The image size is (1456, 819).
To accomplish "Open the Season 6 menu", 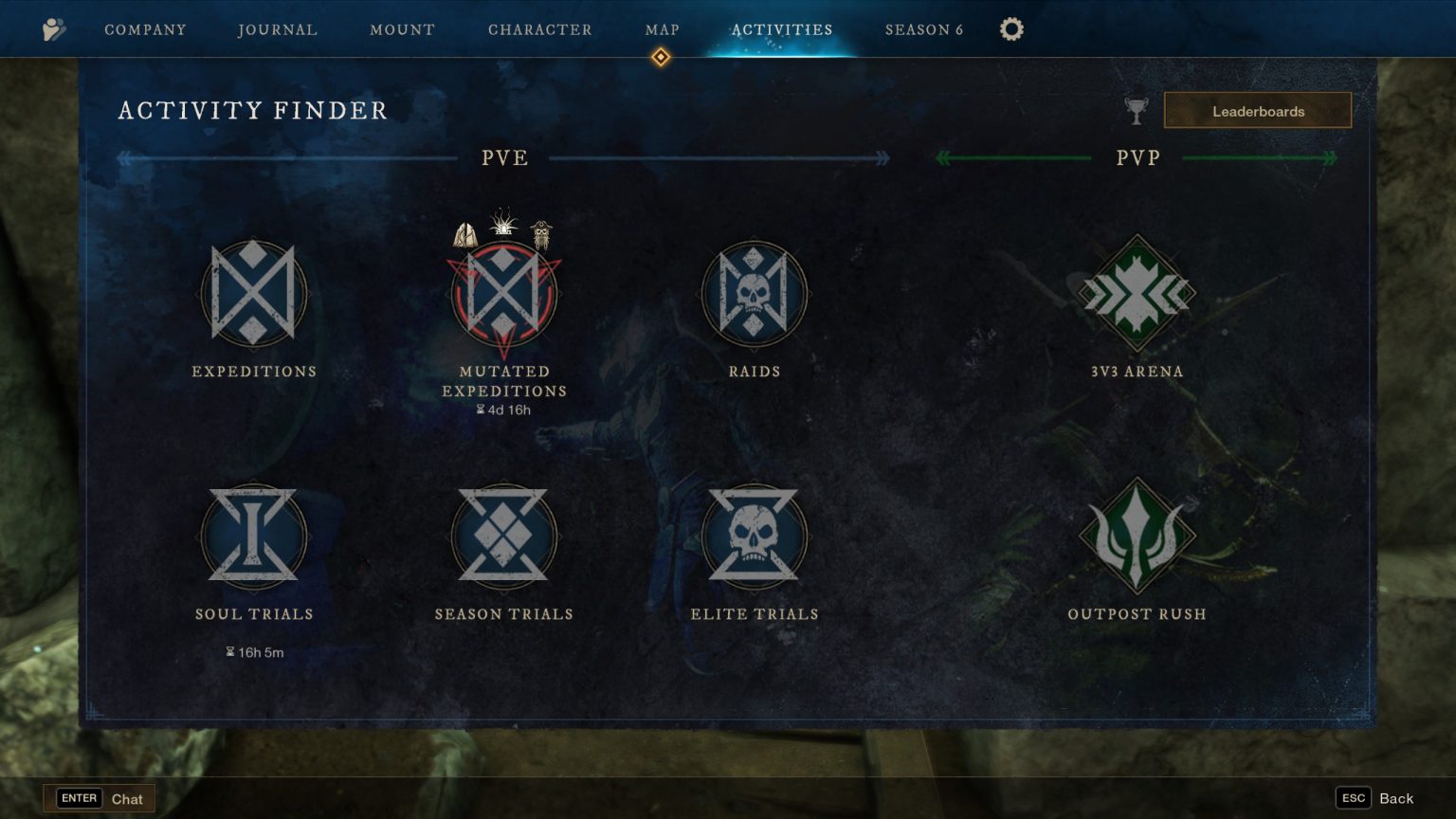I will (x=923, y=29).
